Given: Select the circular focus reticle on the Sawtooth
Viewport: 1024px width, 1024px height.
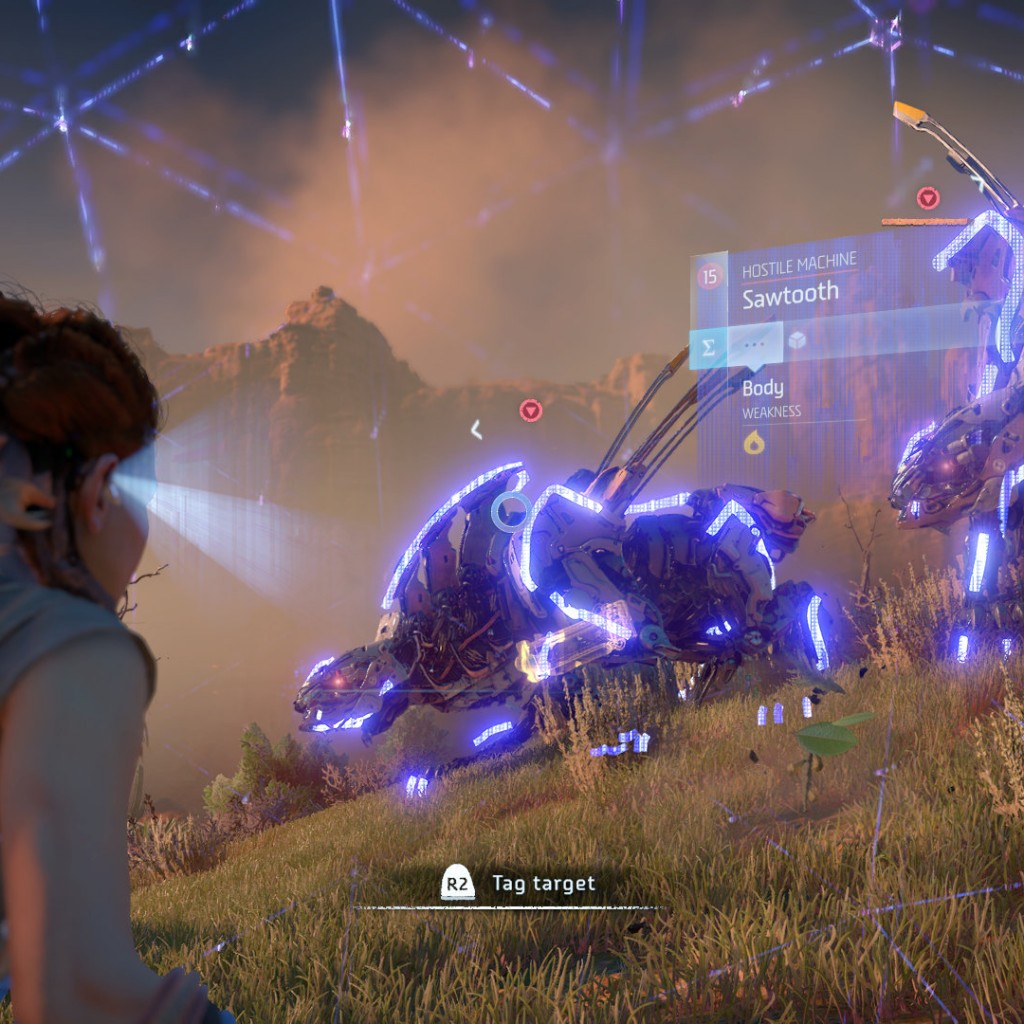Looking at the screenshot, I should coord(511,511).
